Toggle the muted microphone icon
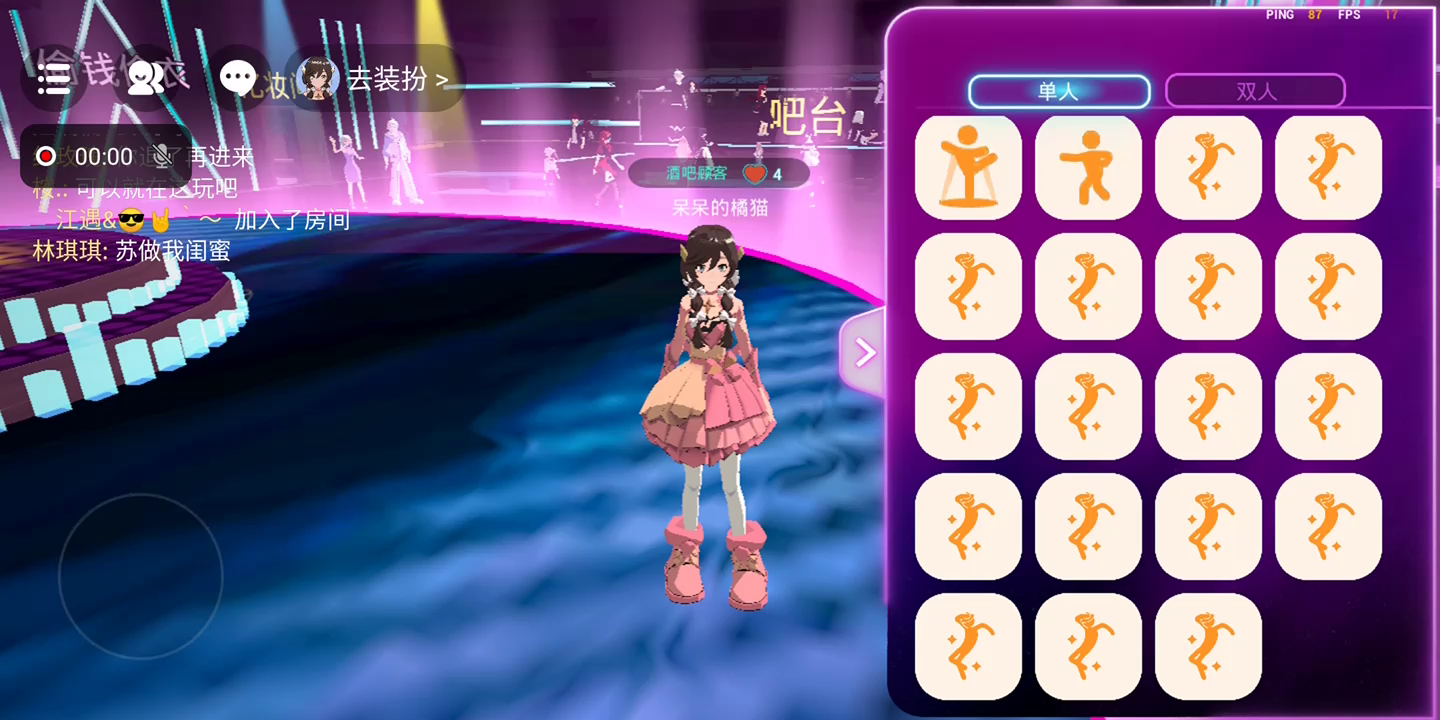The image size is (1440, 720). point(161,156)
